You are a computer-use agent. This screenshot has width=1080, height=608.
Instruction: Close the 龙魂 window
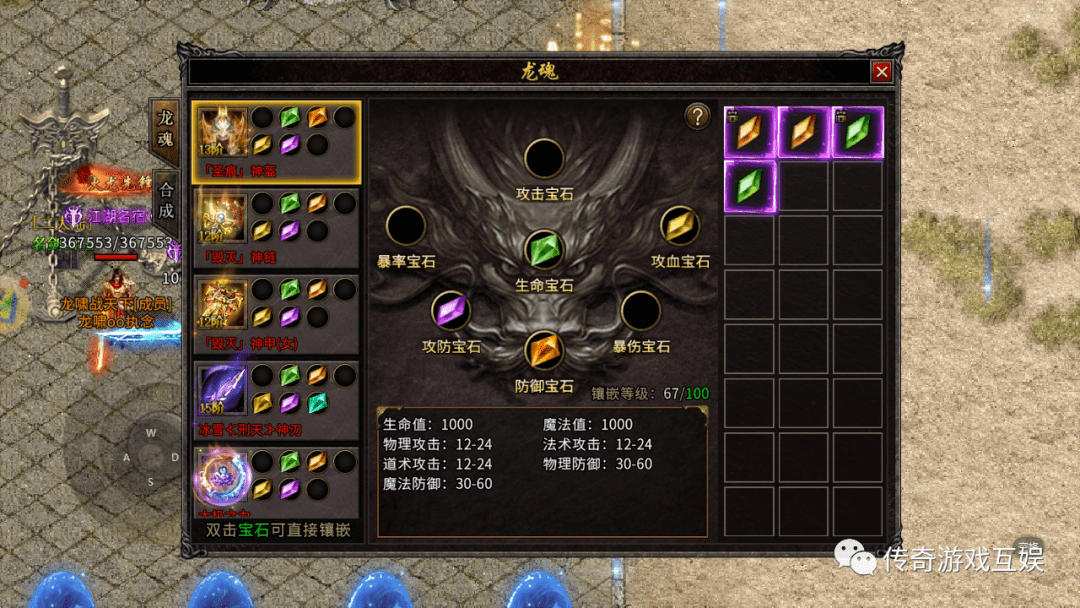[881, 71]
